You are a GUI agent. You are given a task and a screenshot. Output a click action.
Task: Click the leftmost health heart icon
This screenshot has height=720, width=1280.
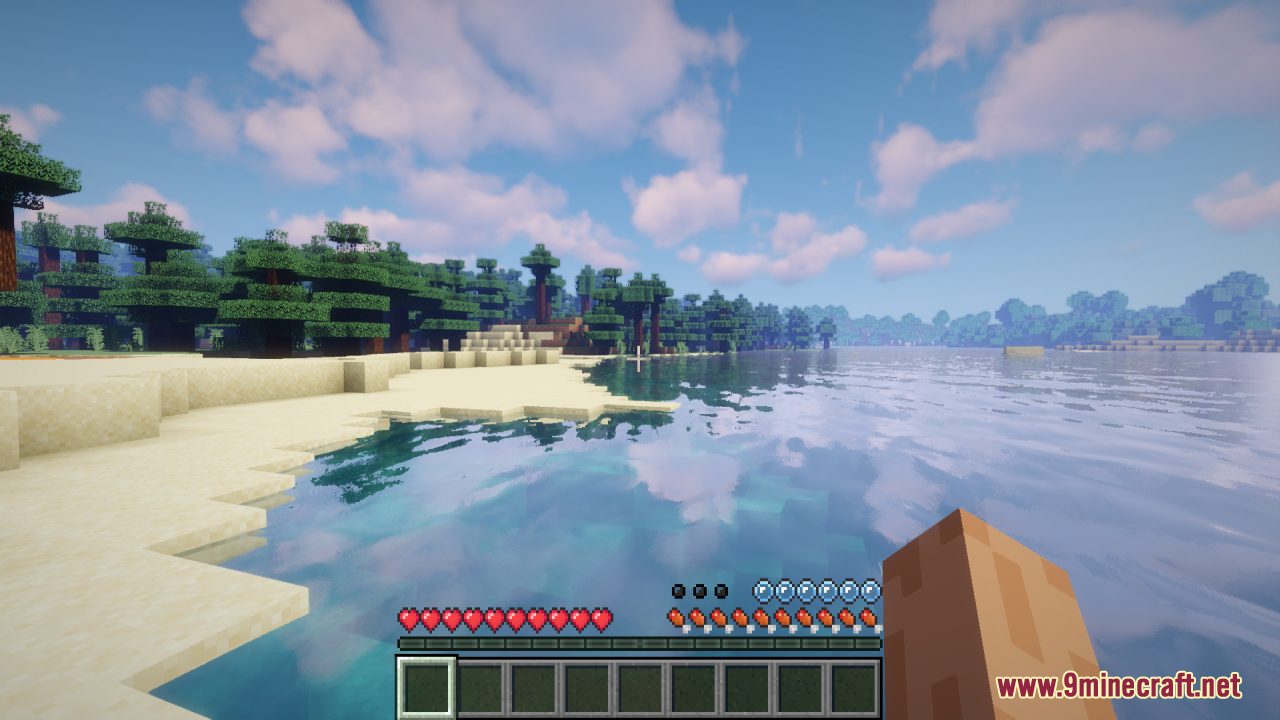(x=410, y=619)
